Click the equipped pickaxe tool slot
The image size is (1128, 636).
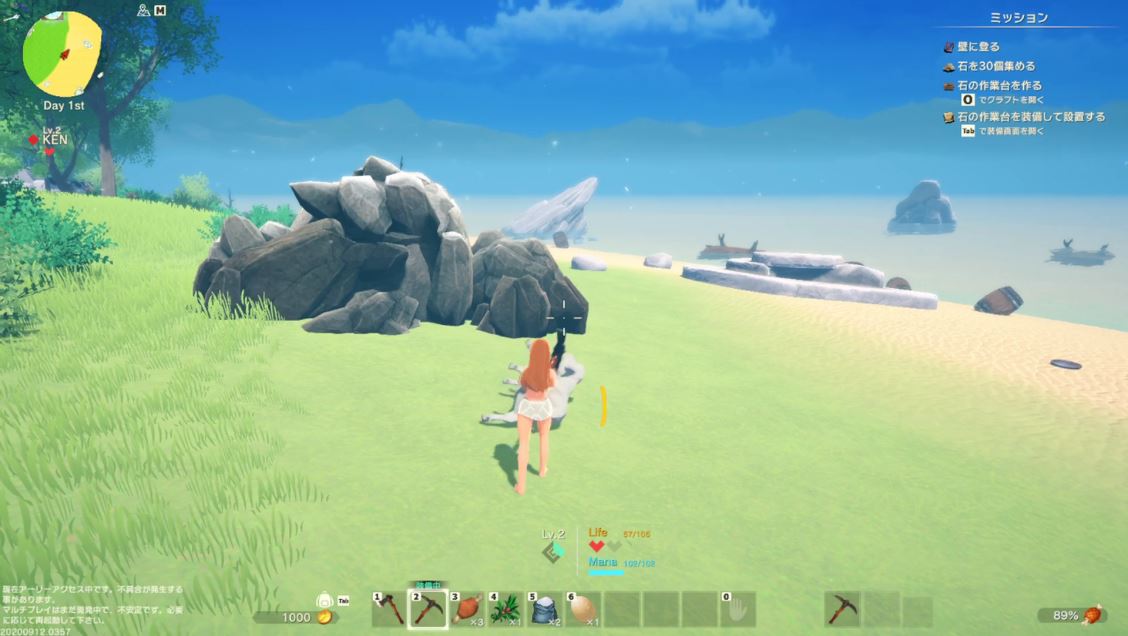tap(843, 609)
